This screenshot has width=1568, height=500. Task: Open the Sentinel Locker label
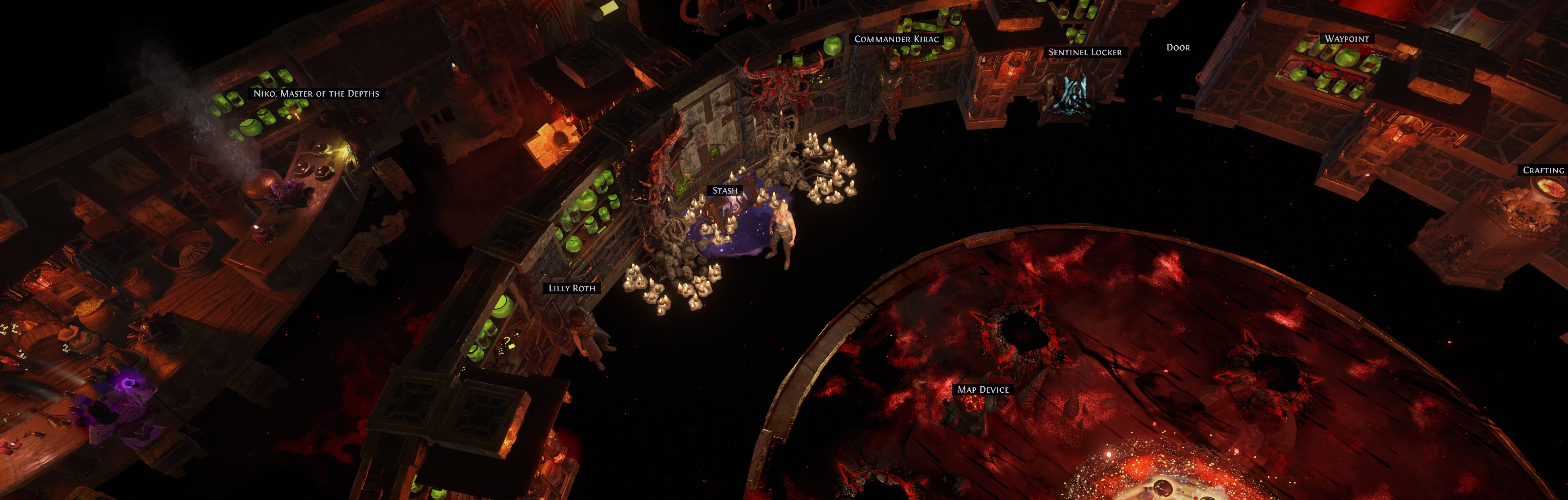pyautogui.click(x=1085, y=52)
